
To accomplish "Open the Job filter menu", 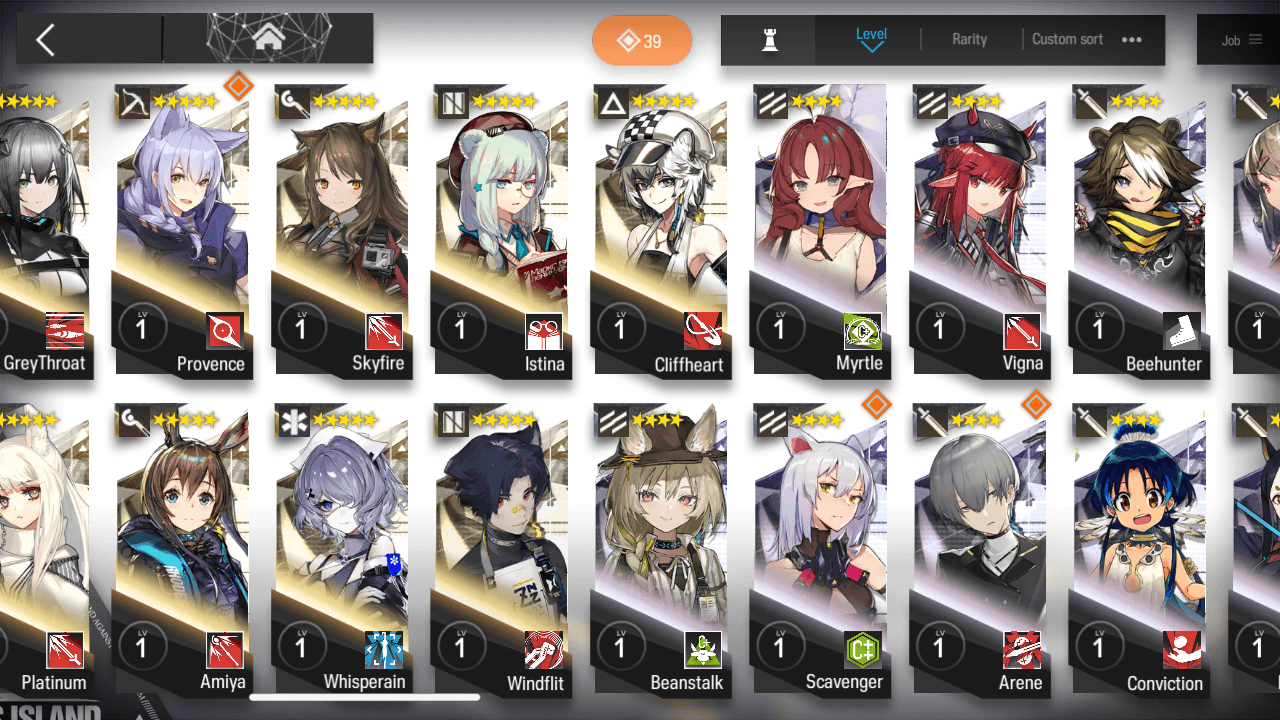I will pos(1240,41).
